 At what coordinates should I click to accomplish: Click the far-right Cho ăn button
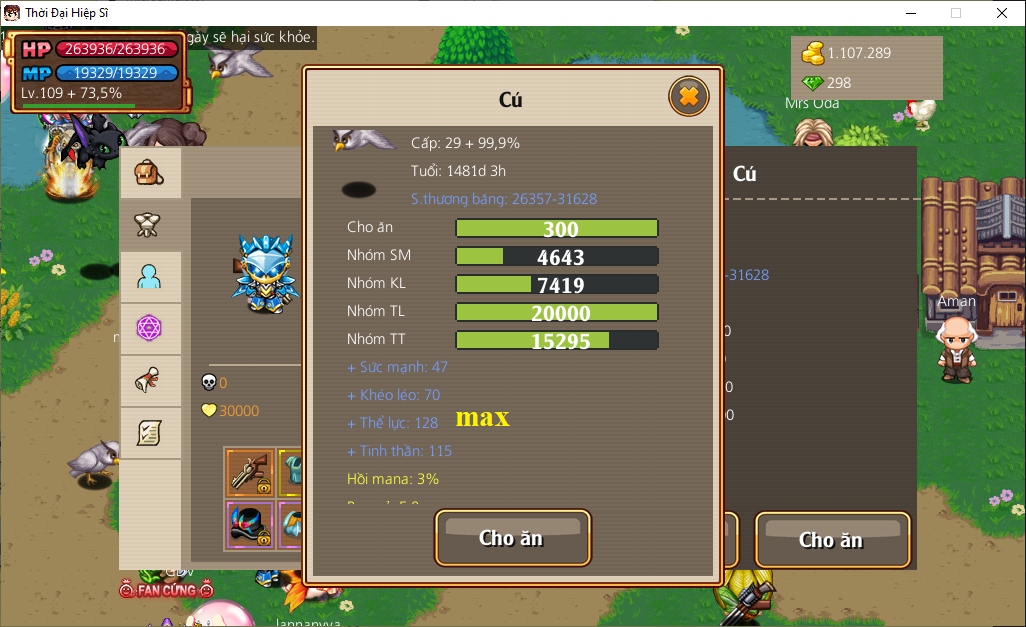832,540
